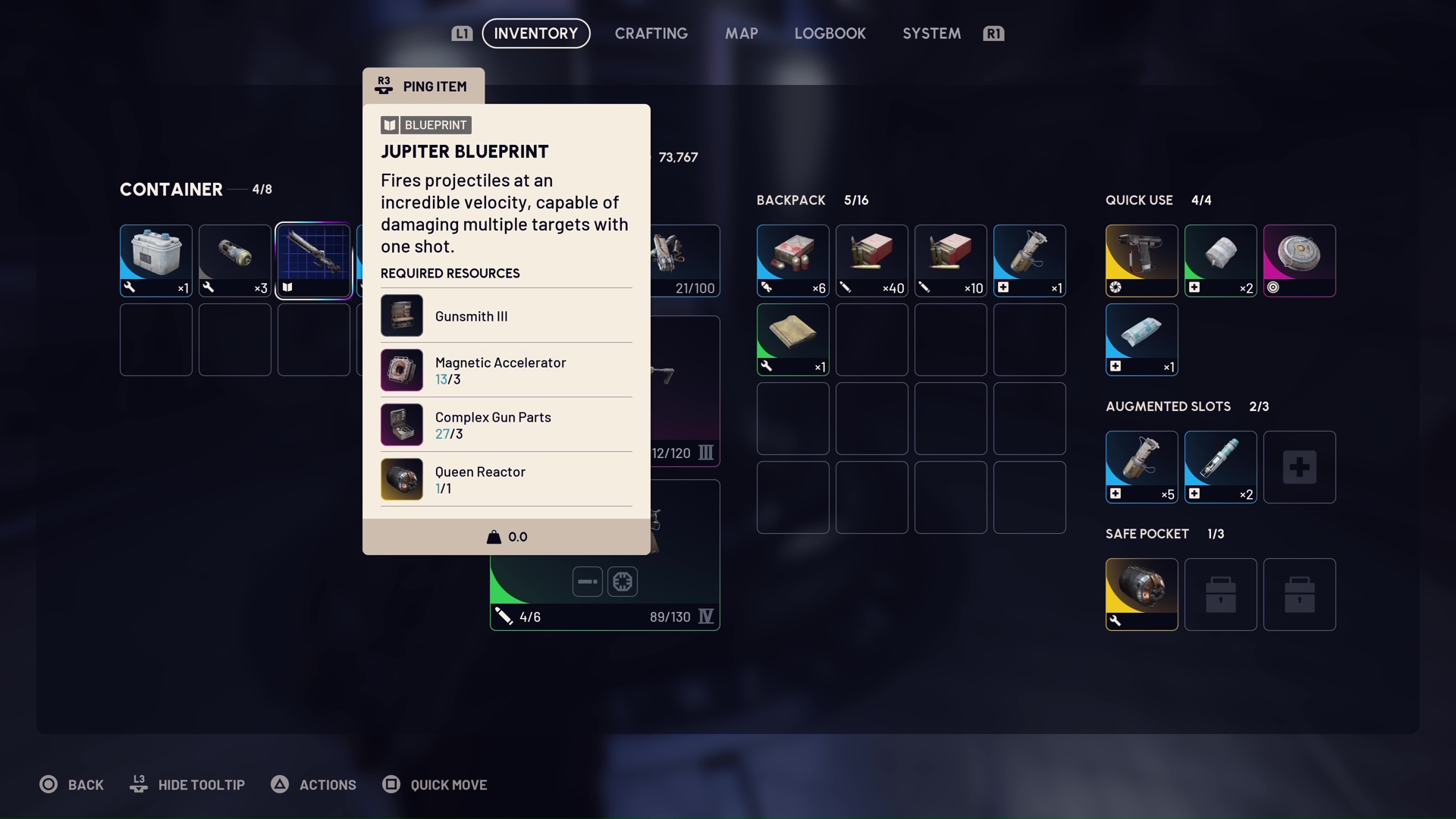
Task: Hide the tooltip with the L3 option
Action: click(x=187, y=785)
